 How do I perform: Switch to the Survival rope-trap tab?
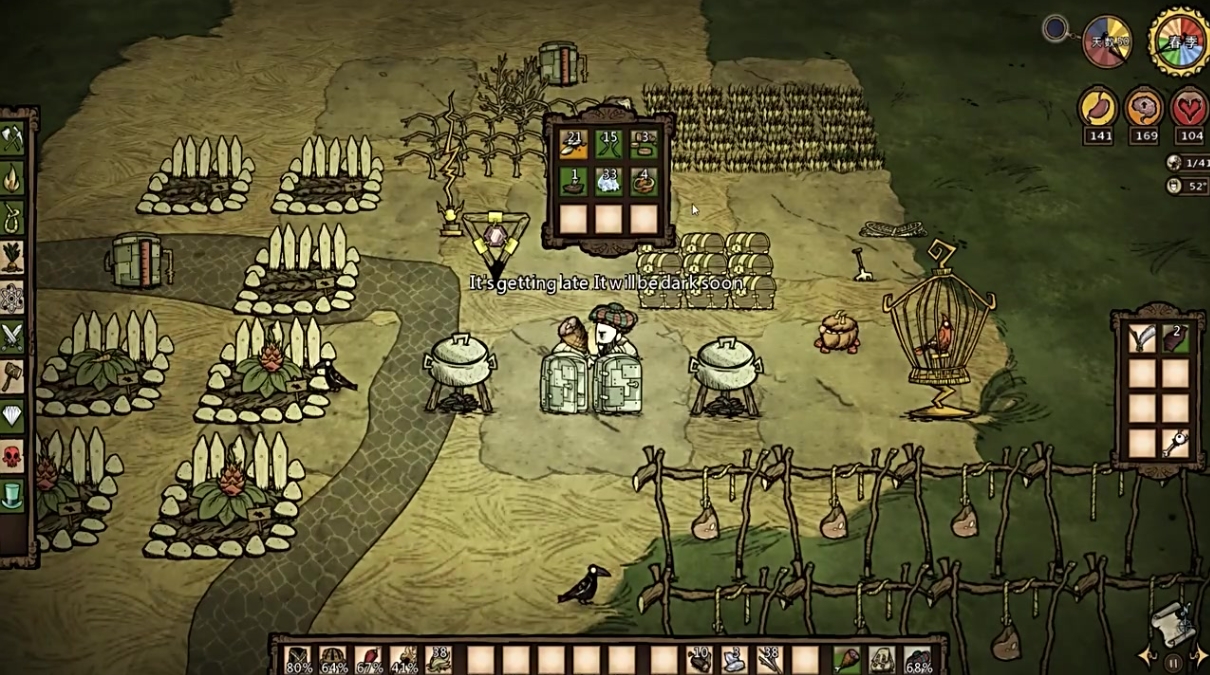coord(13,217)
